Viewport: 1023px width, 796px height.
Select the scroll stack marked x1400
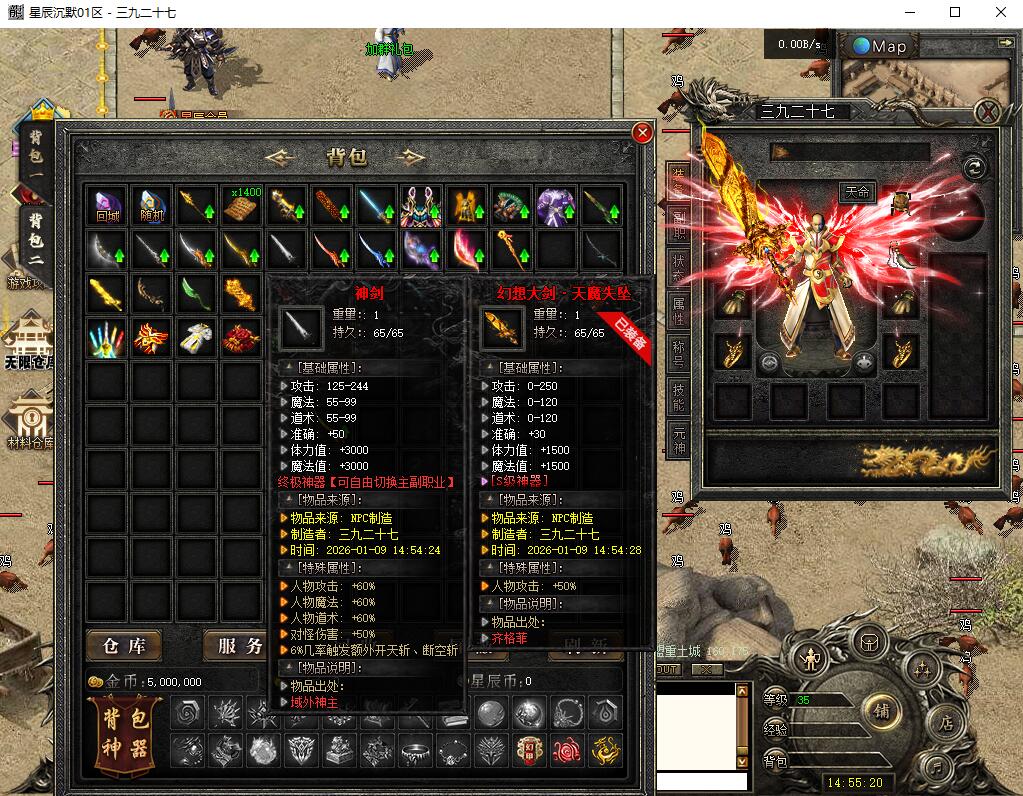(x=242, y=205)
